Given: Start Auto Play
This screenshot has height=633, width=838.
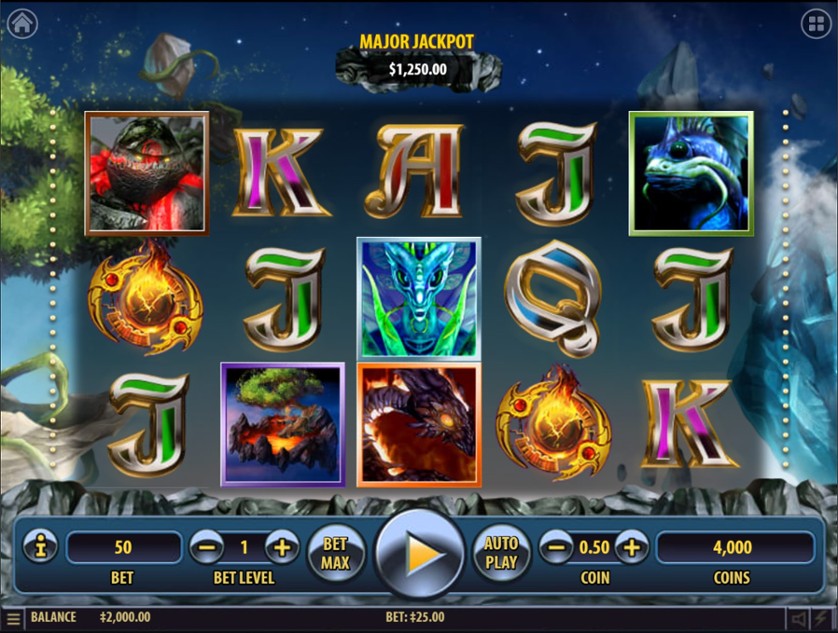Looking at the screenshot, I should point(501,552).
